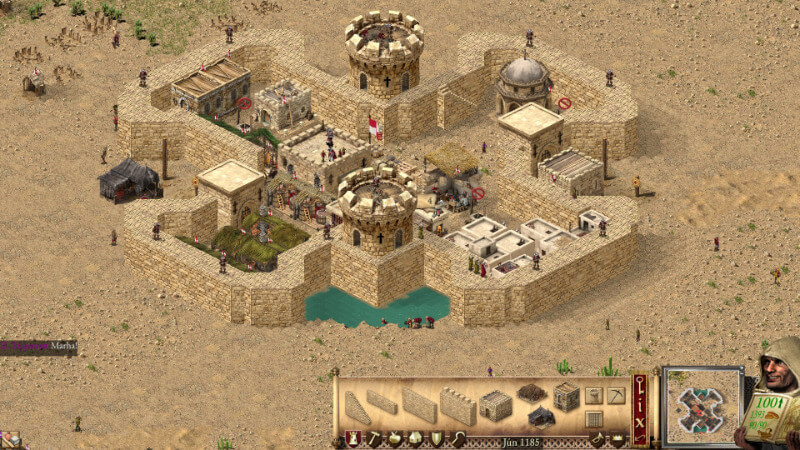Open the shield weapons buildings category
This screenshot has width=800, height=450.
436,439
